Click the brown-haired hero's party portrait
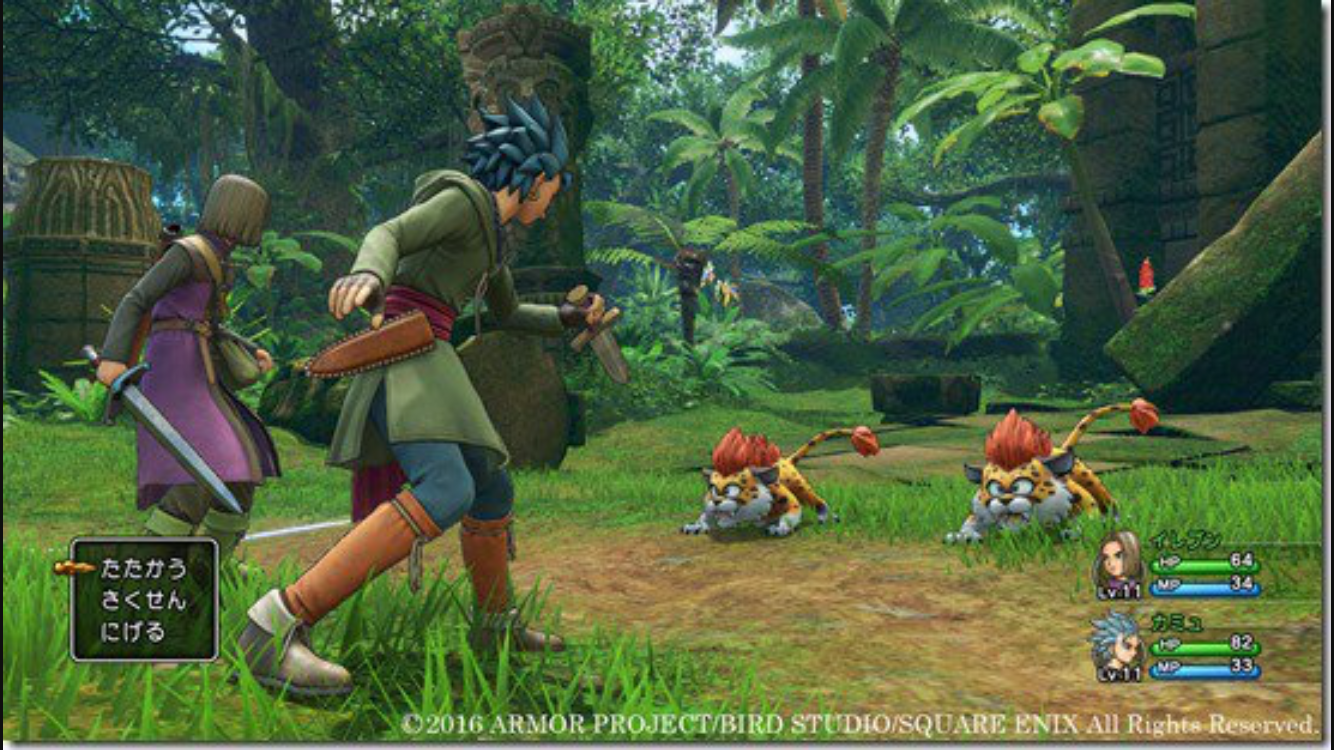This screenshot has height=750, width=1334. (1119, 564)
